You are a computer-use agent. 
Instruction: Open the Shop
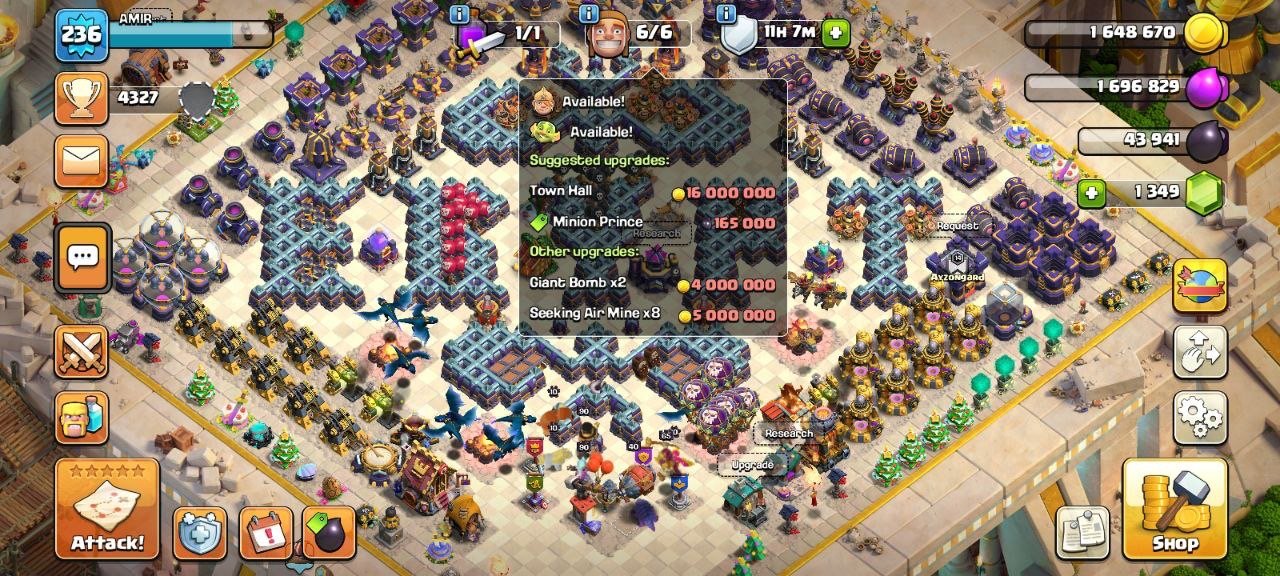tap(1174, 509)
